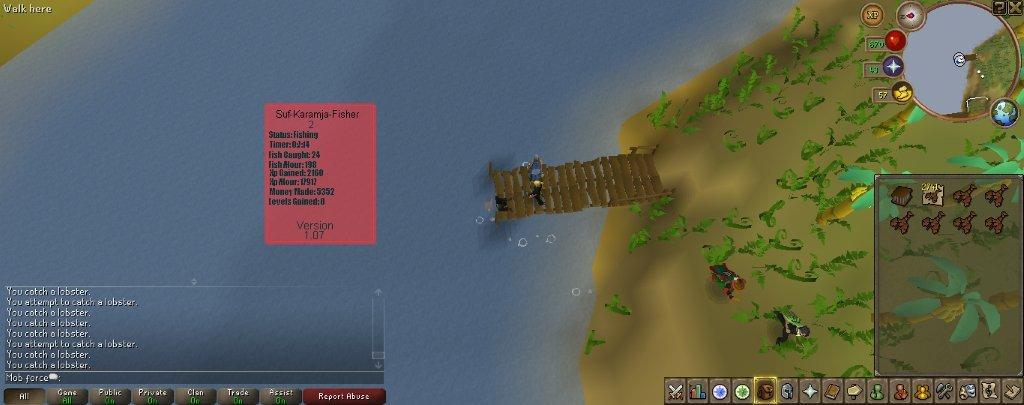Screen dimensions: 1024x405
Task: Switch to the Worn Equipment helmet tab
Action: [786, 391]
